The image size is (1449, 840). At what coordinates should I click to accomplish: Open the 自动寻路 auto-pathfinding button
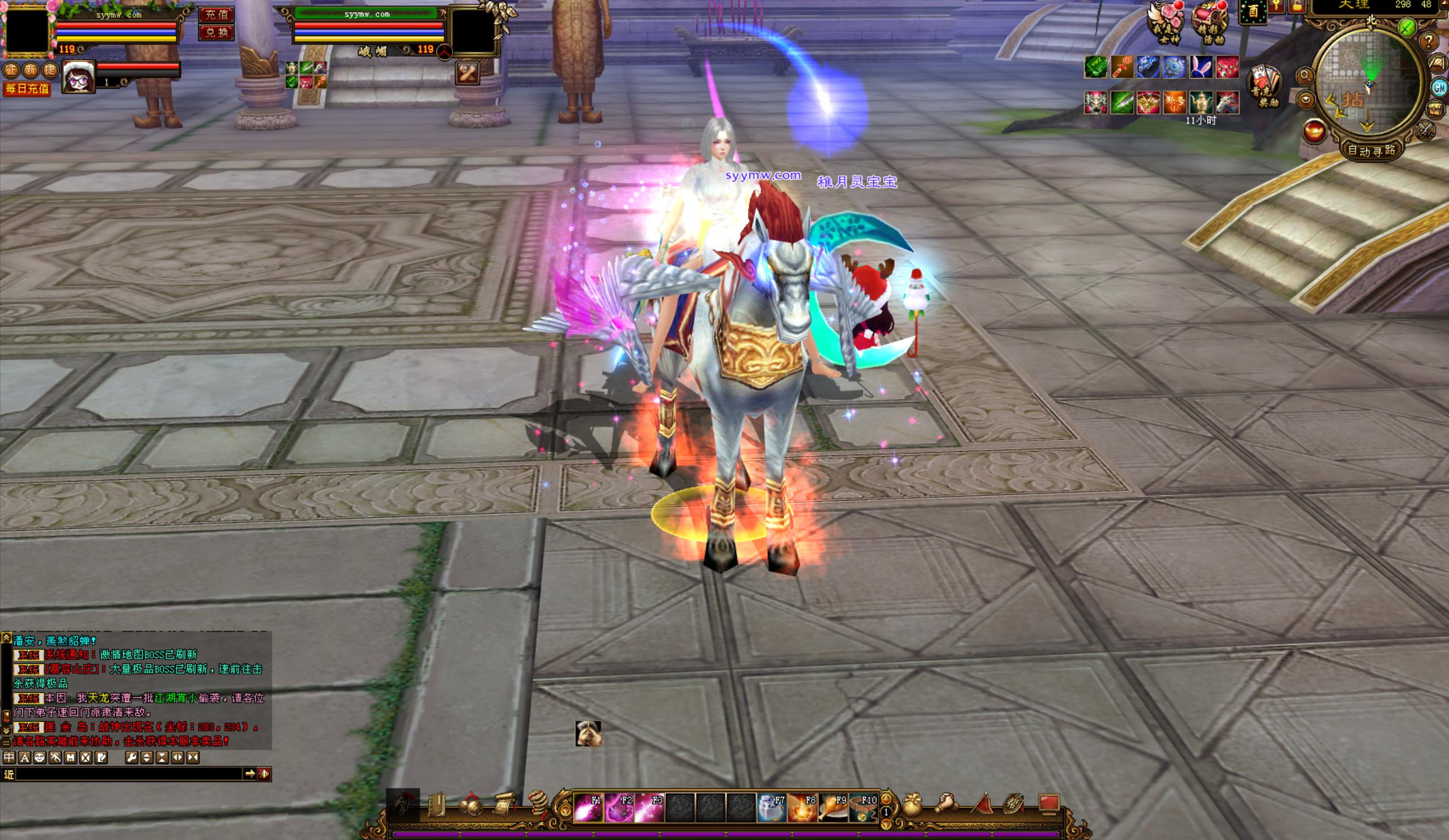[1372, 151]
